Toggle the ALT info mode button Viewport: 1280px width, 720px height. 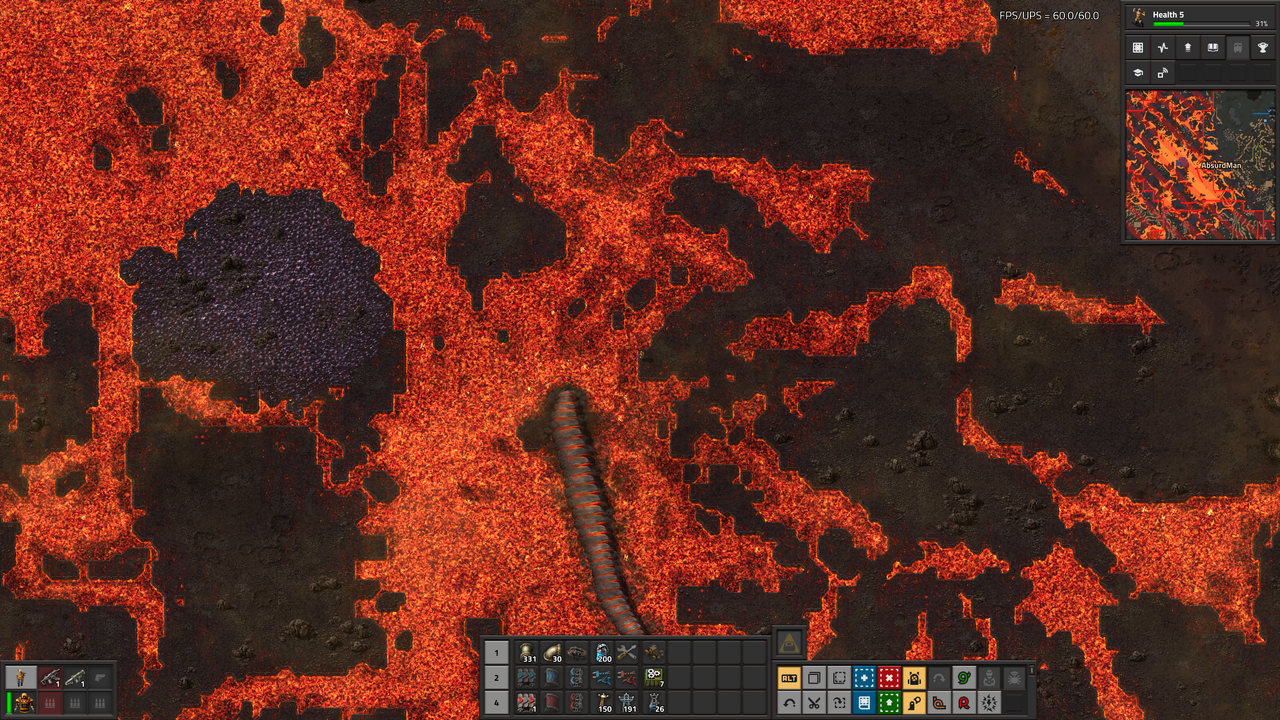(790, 678)
